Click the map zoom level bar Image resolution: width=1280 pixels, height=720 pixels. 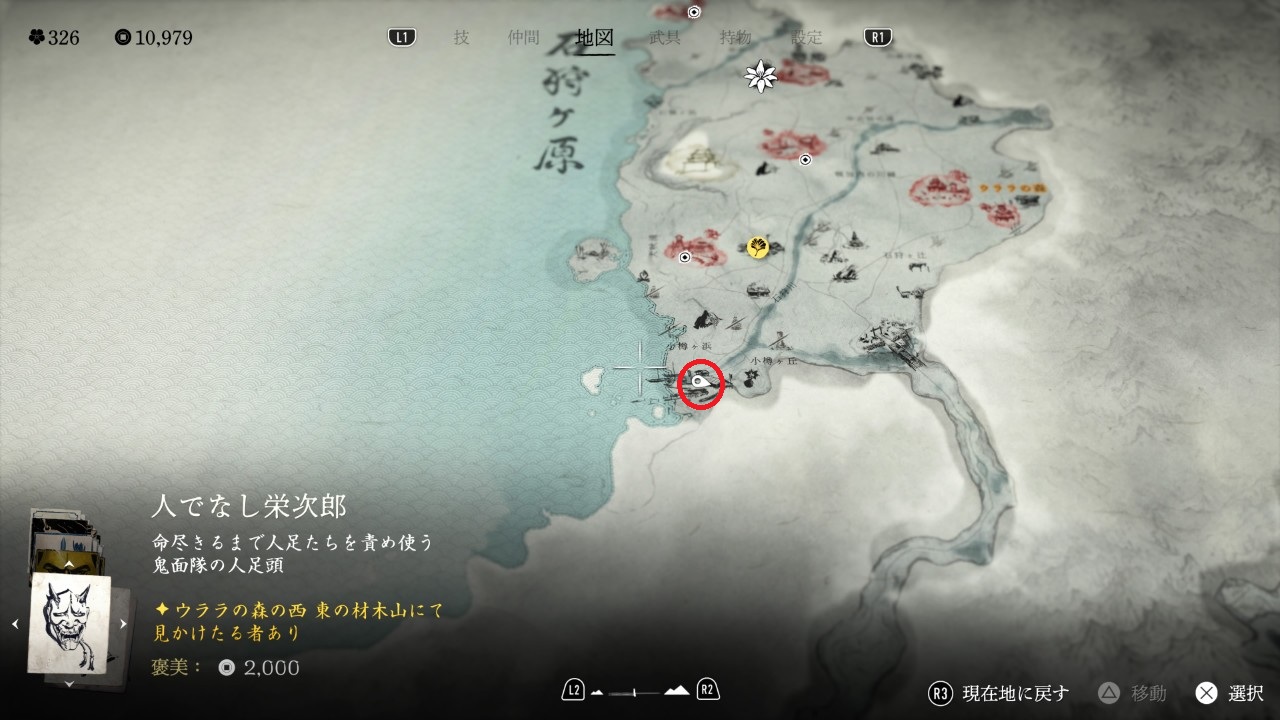coord(640,691)
